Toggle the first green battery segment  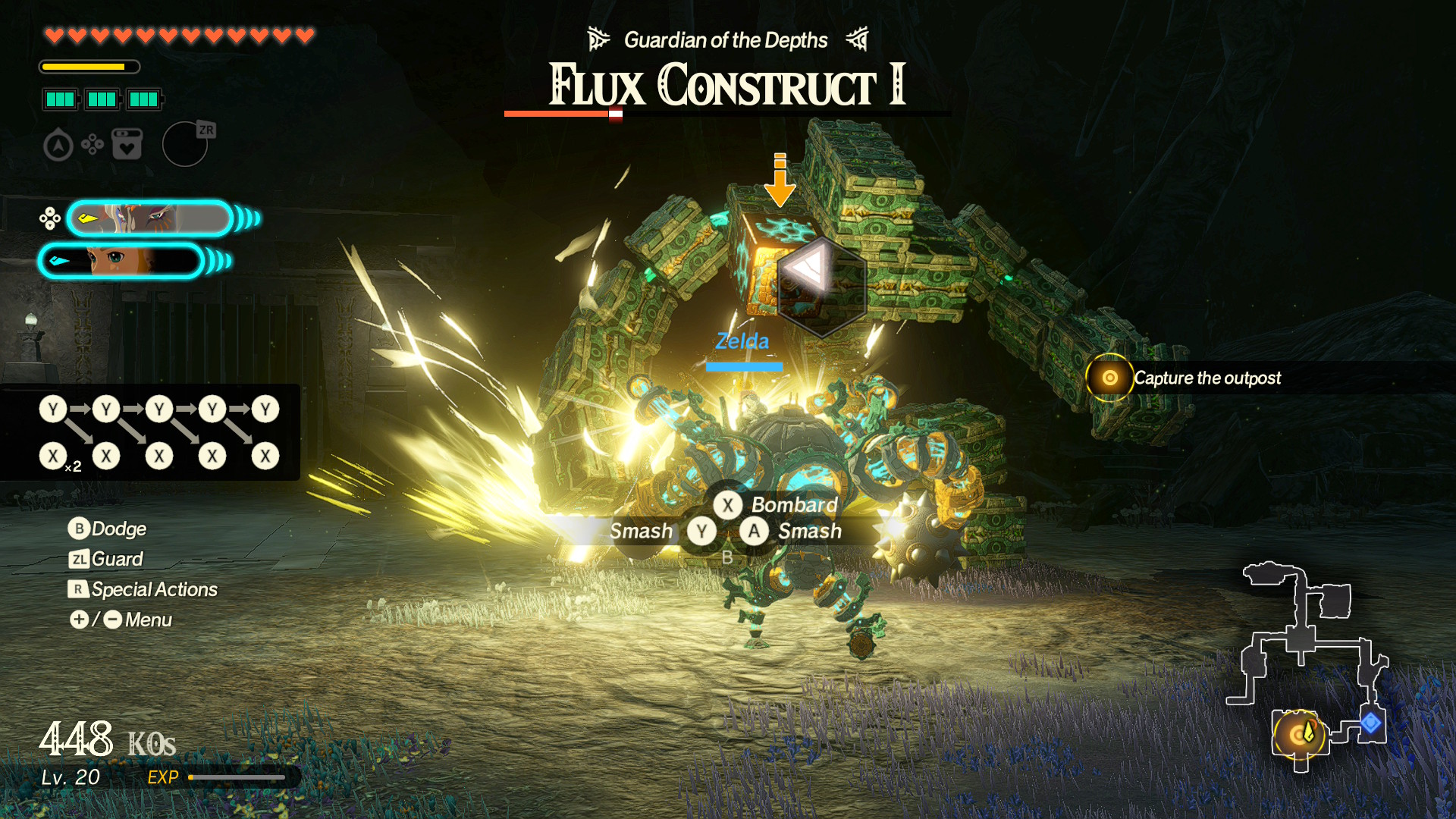click(60, 99)
